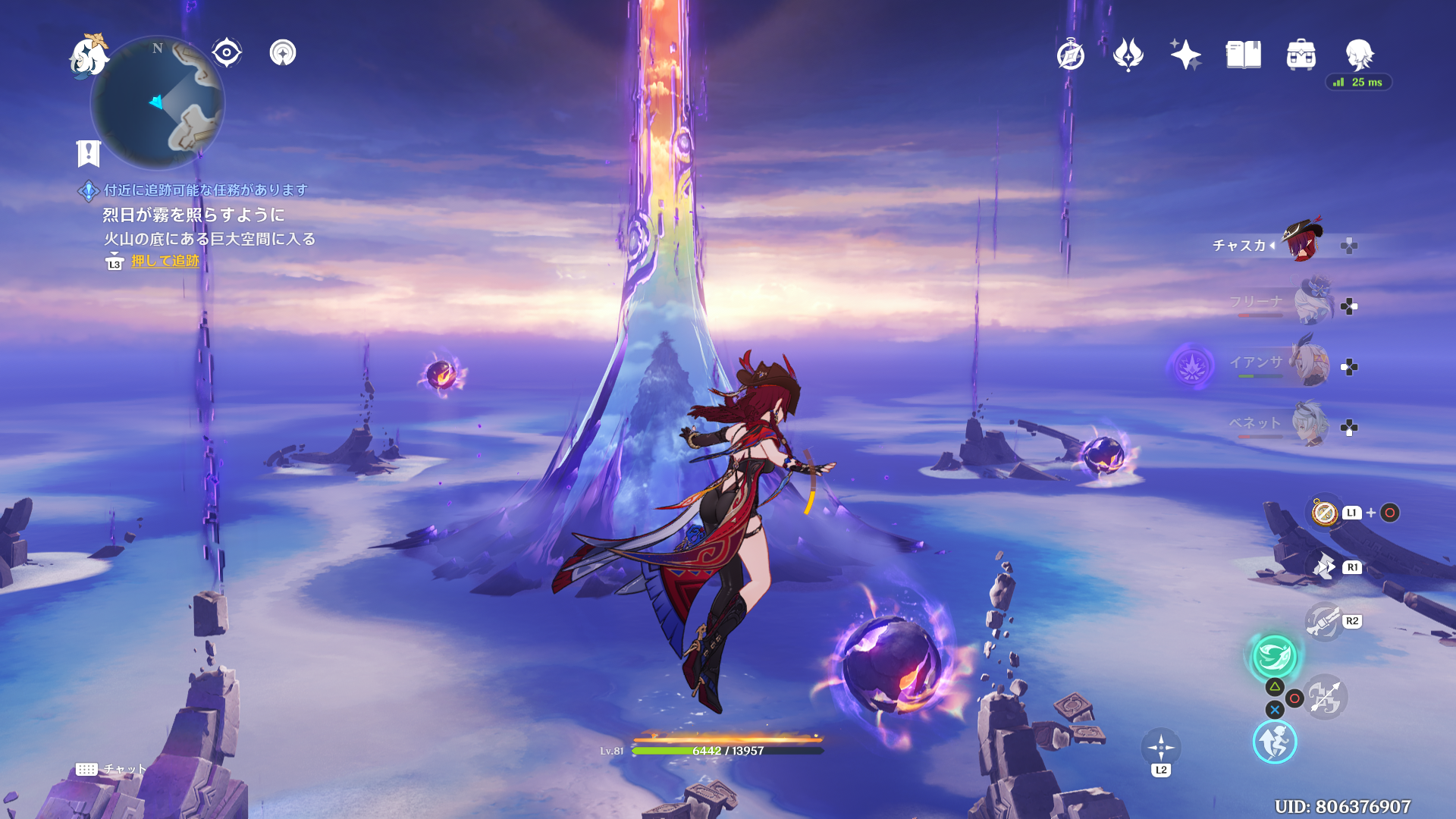This screenshot has height=819, width=1456.
Task: Open the circular minimap
Action: 158,103
